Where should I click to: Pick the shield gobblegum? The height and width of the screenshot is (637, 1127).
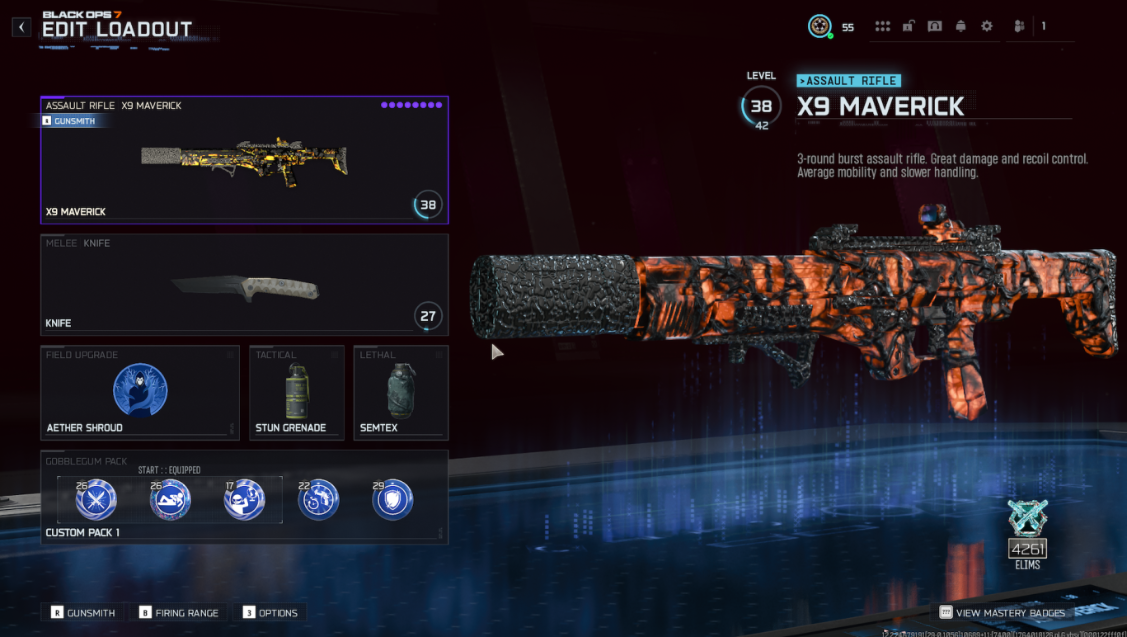click(x=393, y=499)
